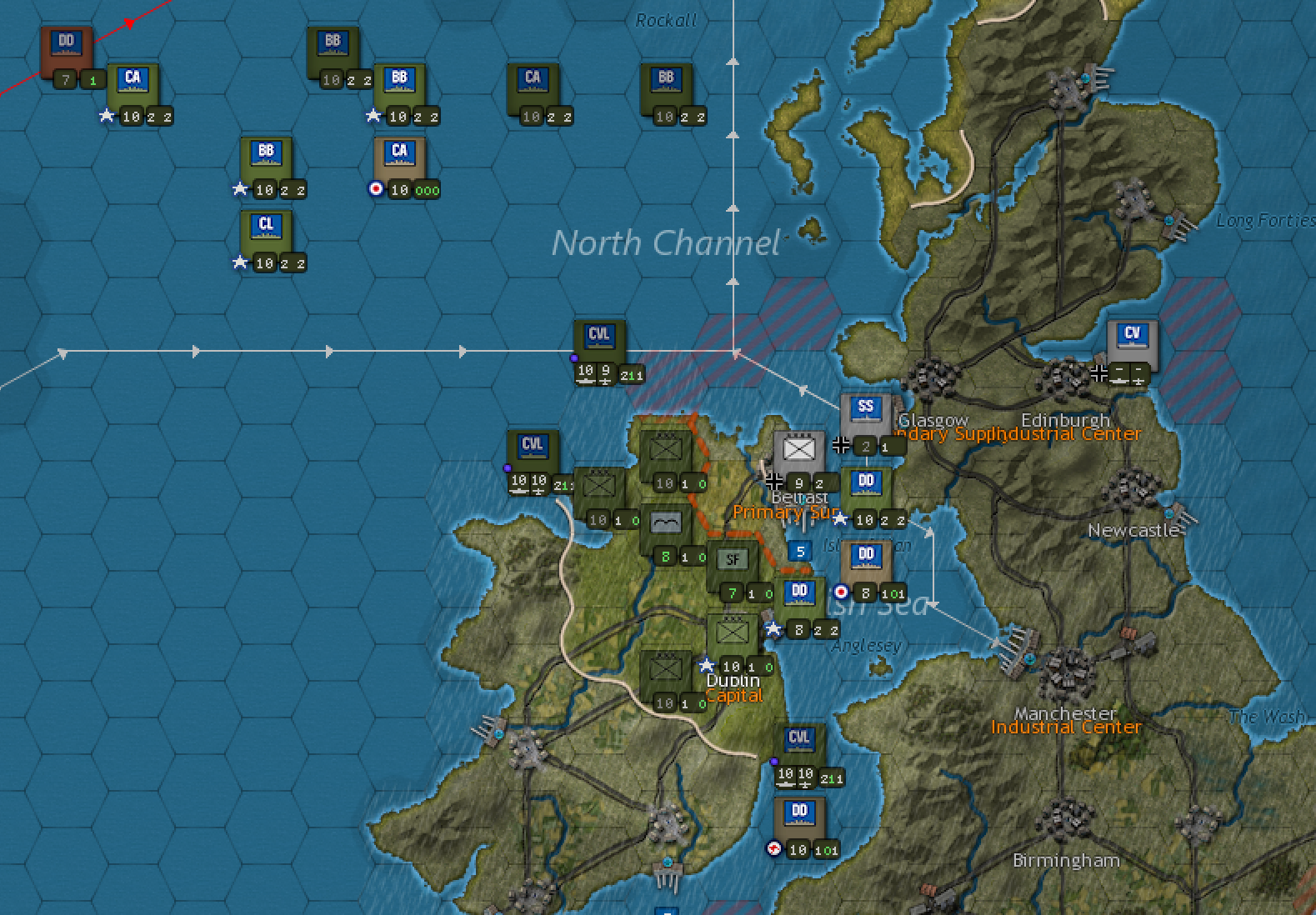Select the SF special forces unit in Ireland

point(733,557)
